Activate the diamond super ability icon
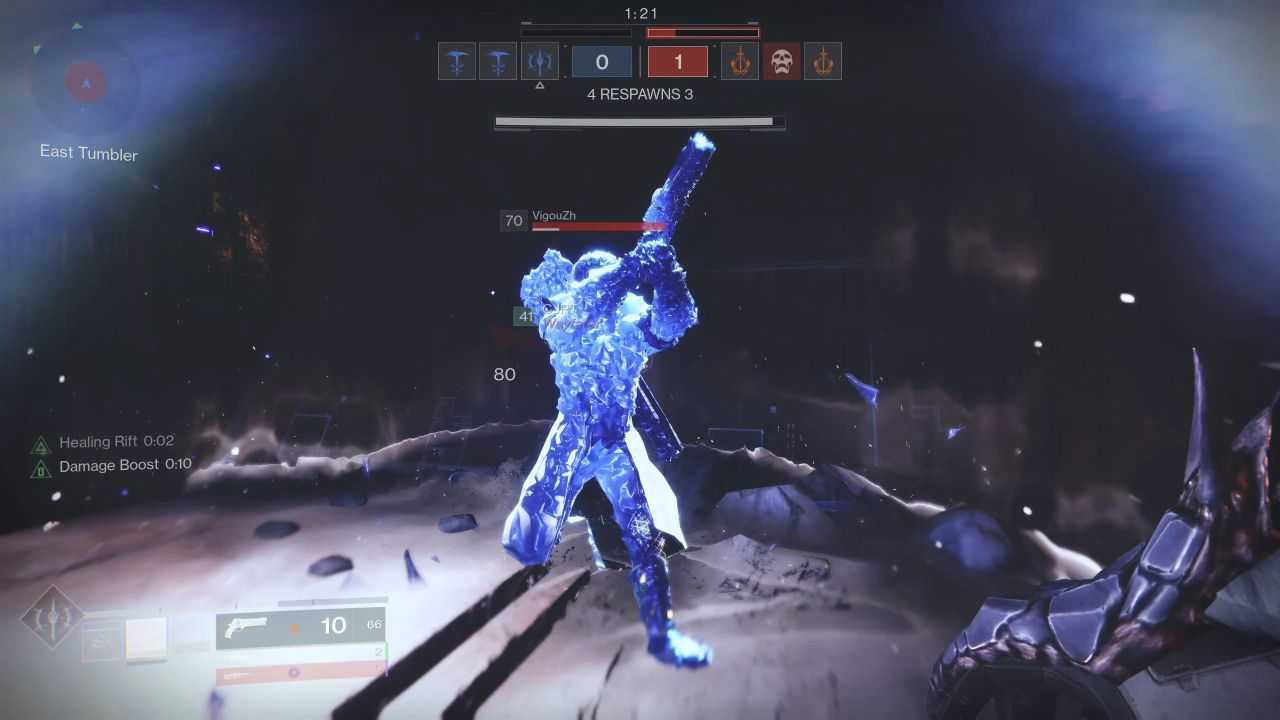Viewport: 1280px width, 720px height. 52,617
